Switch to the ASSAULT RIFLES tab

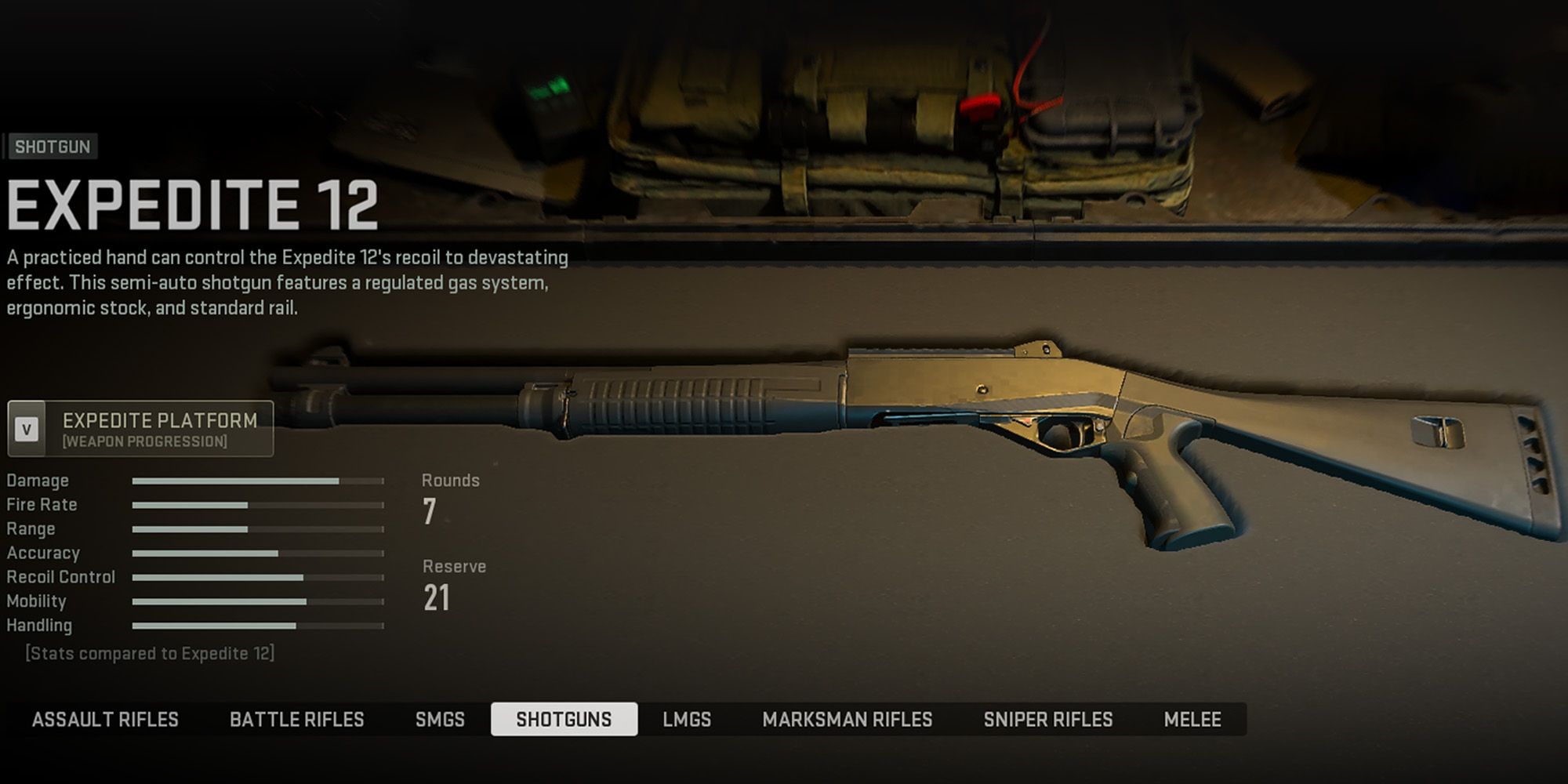tap(107, 719)
